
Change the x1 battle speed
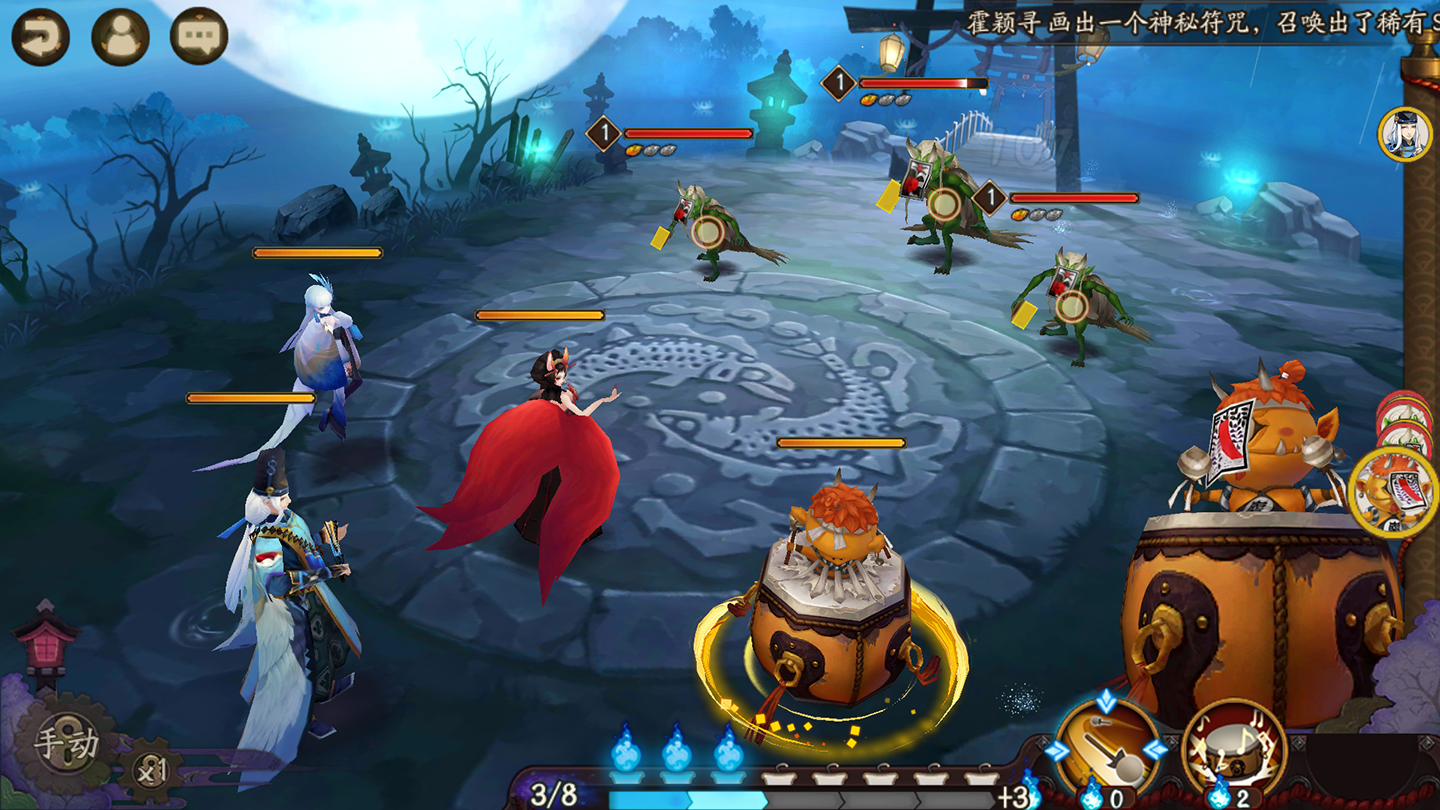(x=152, y=771)
